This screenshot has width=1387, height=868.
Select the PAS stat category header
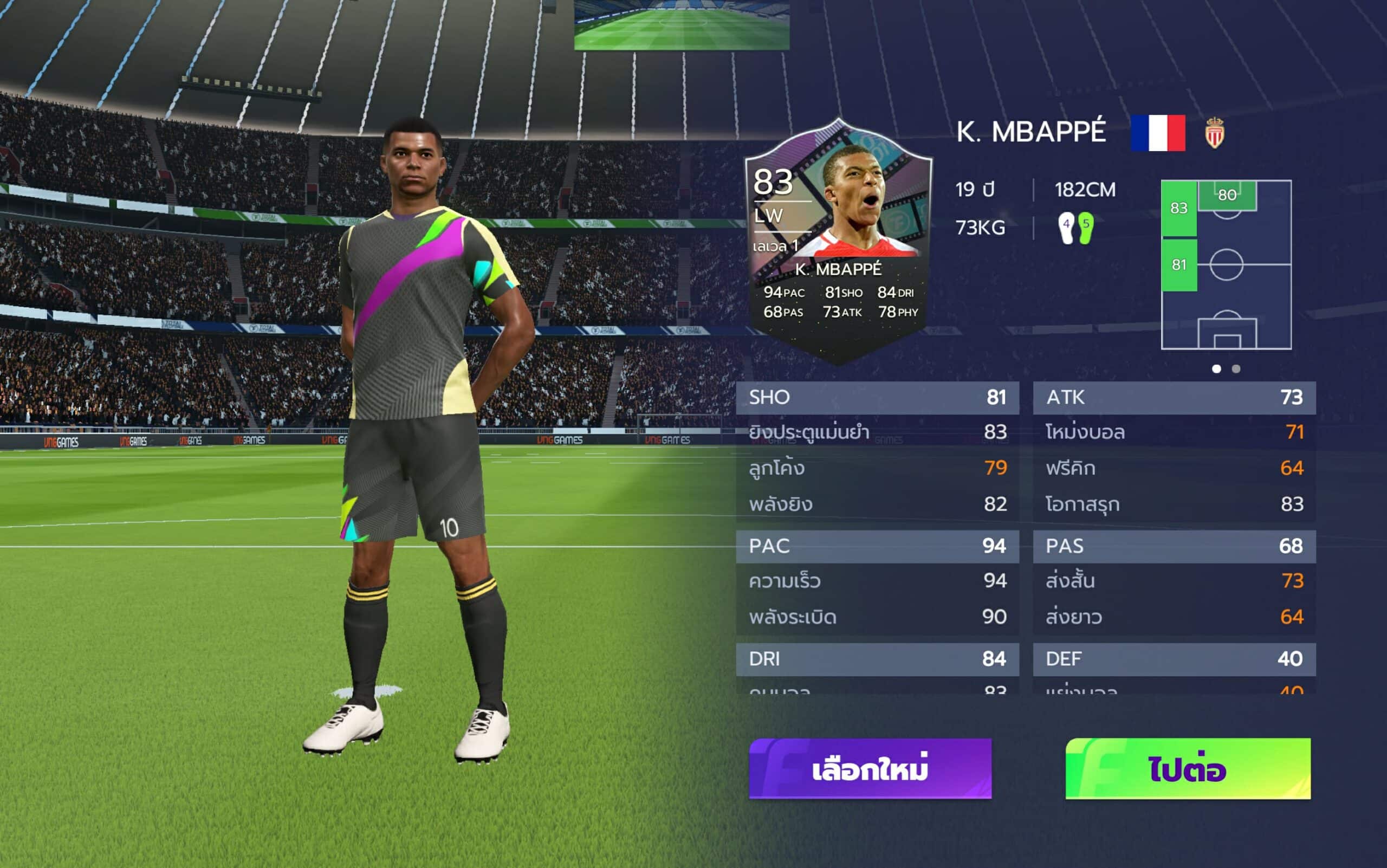pyautogui.click(x=1174, y=546)
